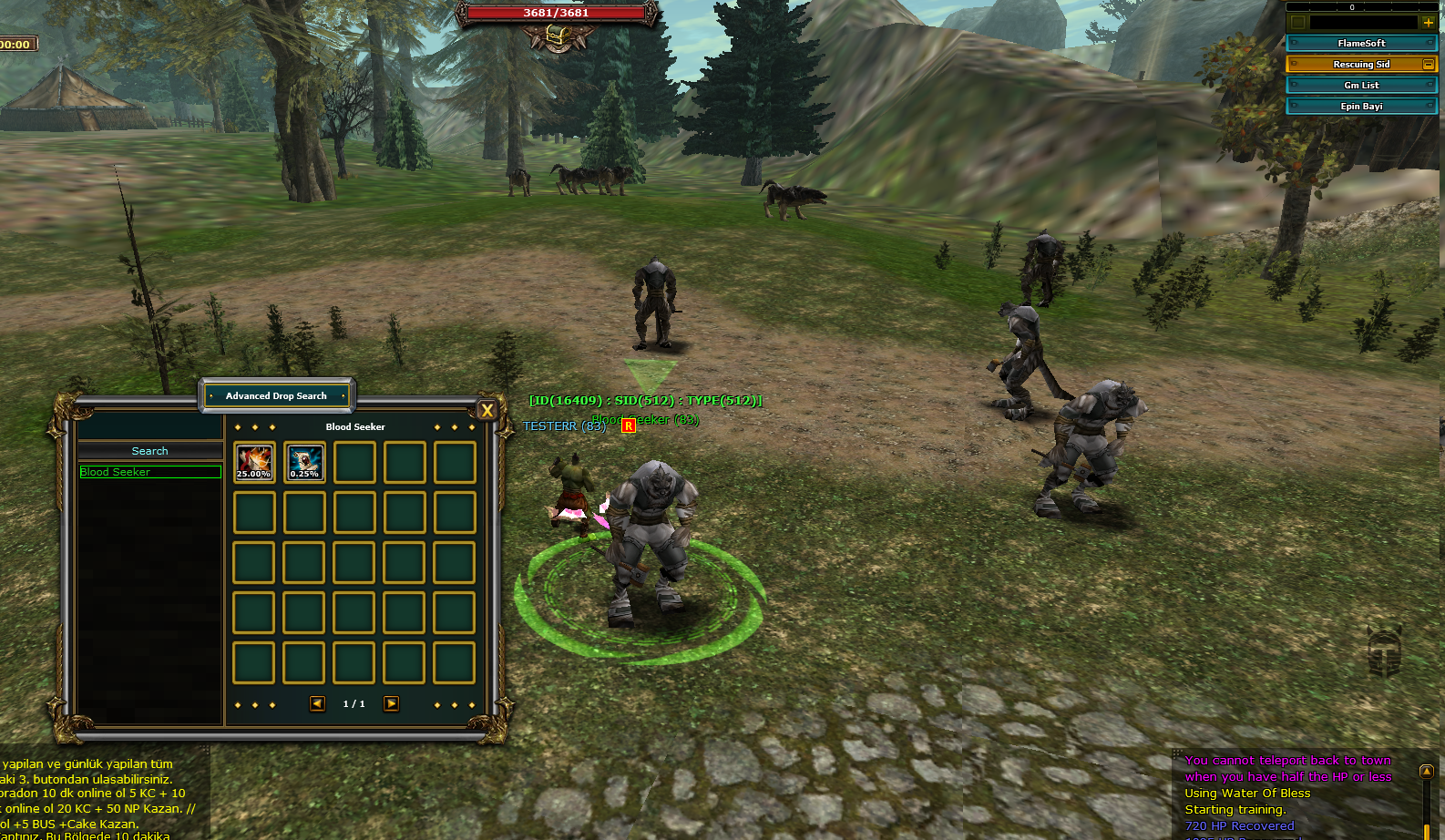This screenshot has height=840, width=1445.
Task: Open the Gm List
Action: coord(1361,85)
